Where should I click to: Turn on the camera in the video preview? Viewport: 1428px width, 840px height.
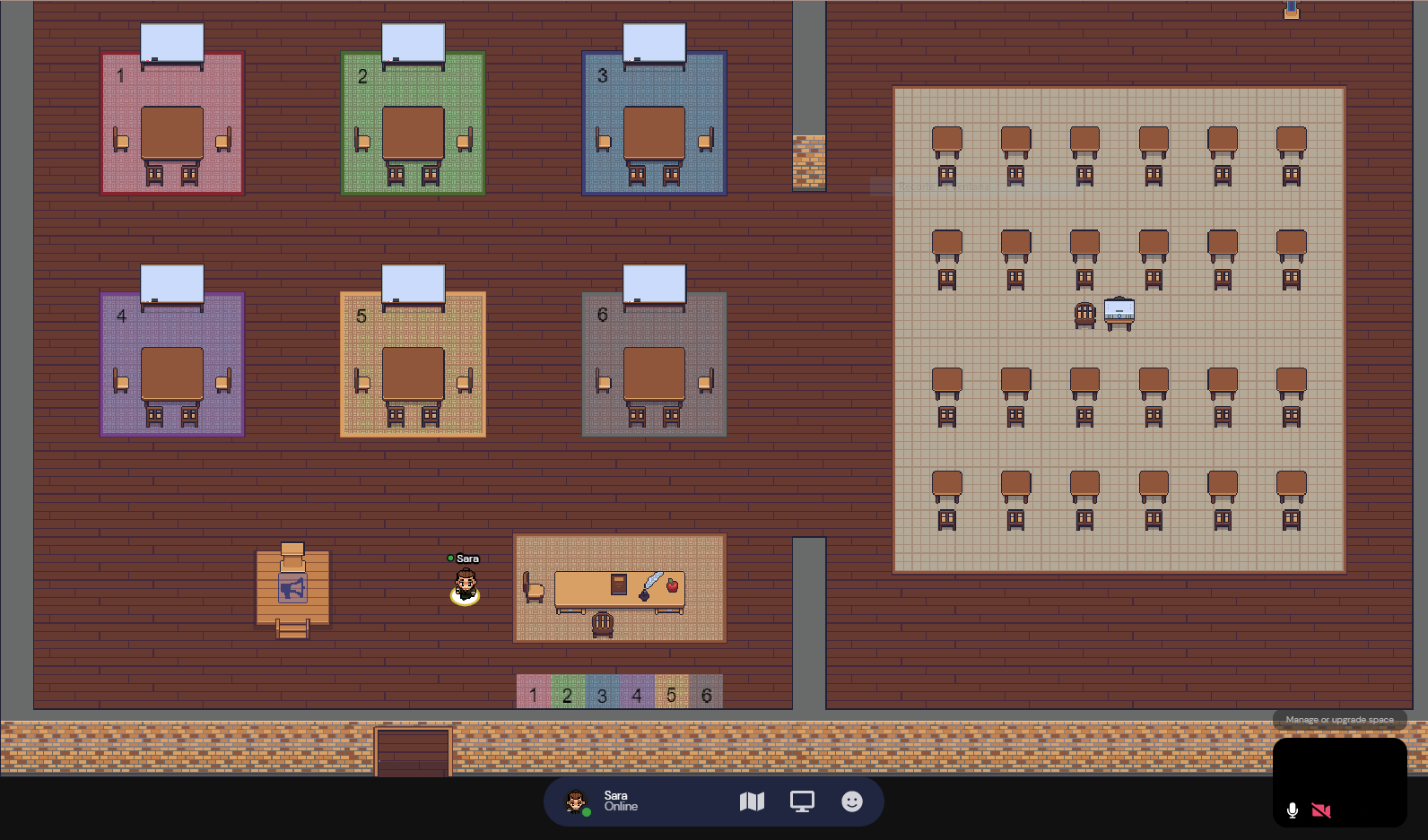click(x=1319, y=810)
